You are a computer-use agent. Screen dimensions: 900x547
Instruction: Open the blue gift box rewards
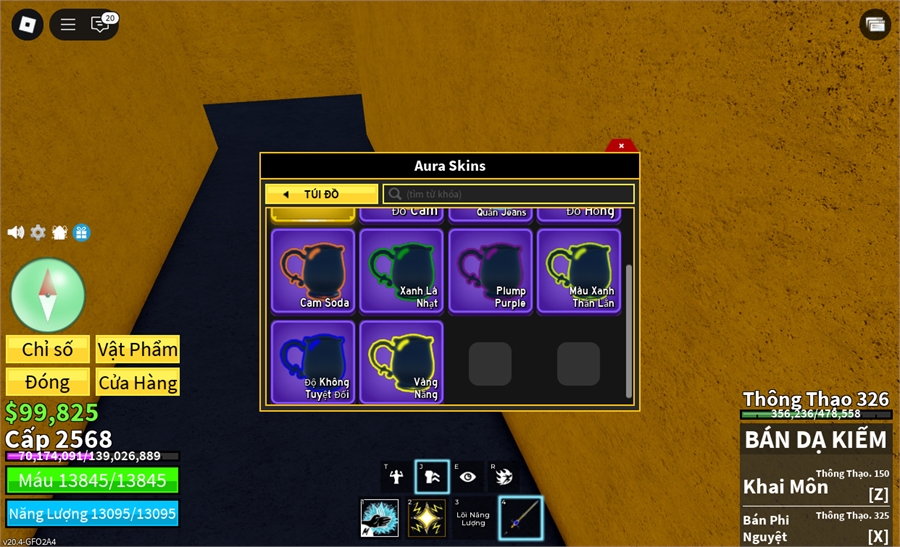[81, 232]
